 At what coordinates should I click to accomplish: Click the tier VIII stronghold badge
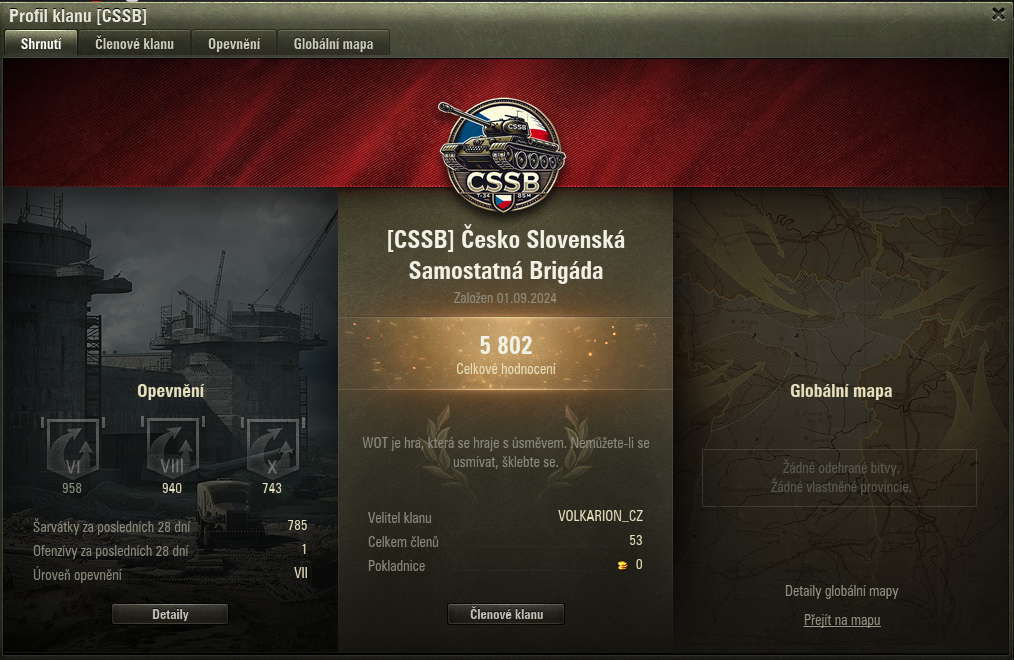[x=172, y=447]
